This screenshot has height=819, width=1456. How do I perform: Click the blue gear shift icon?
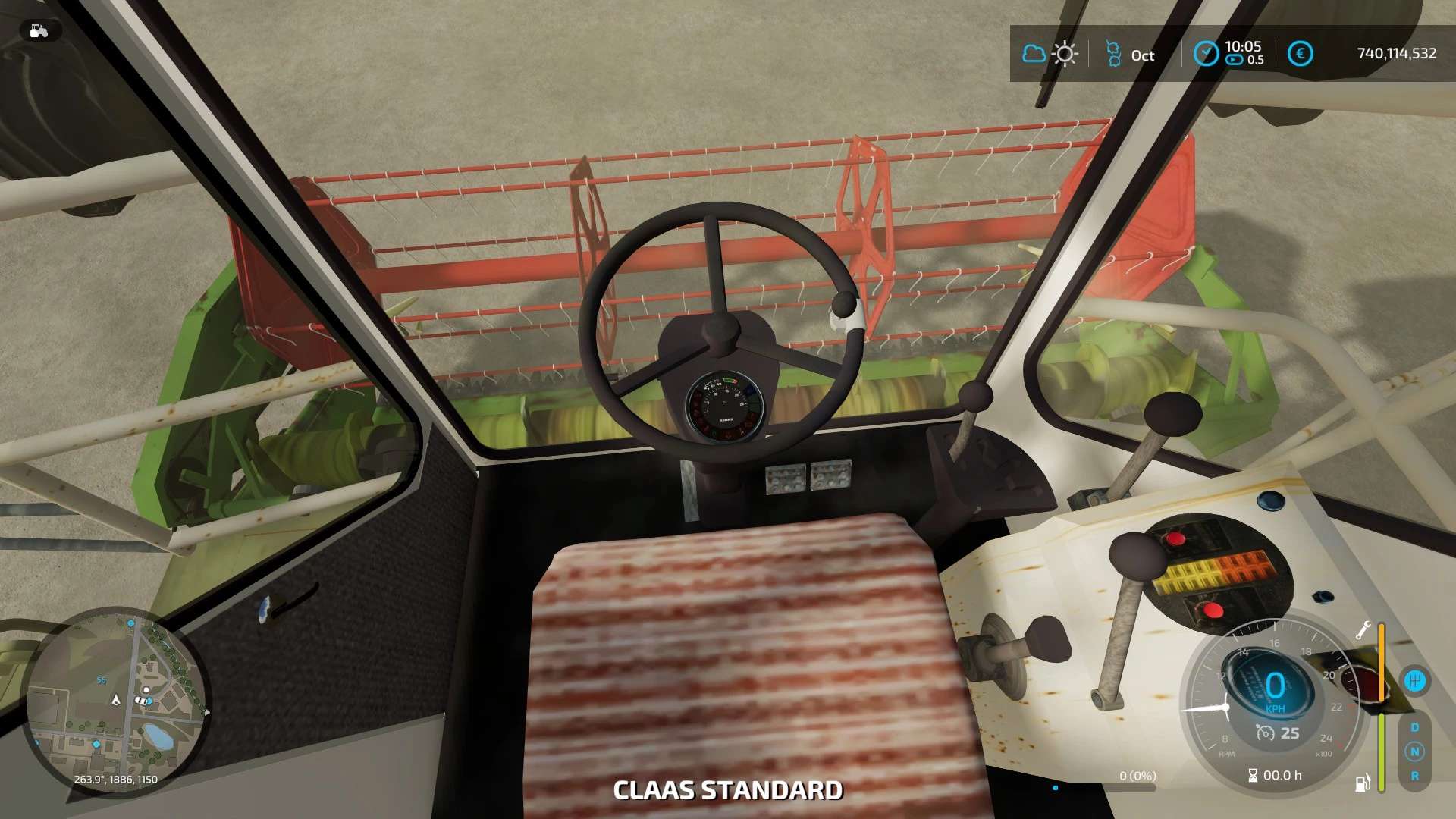[1414, 680]
